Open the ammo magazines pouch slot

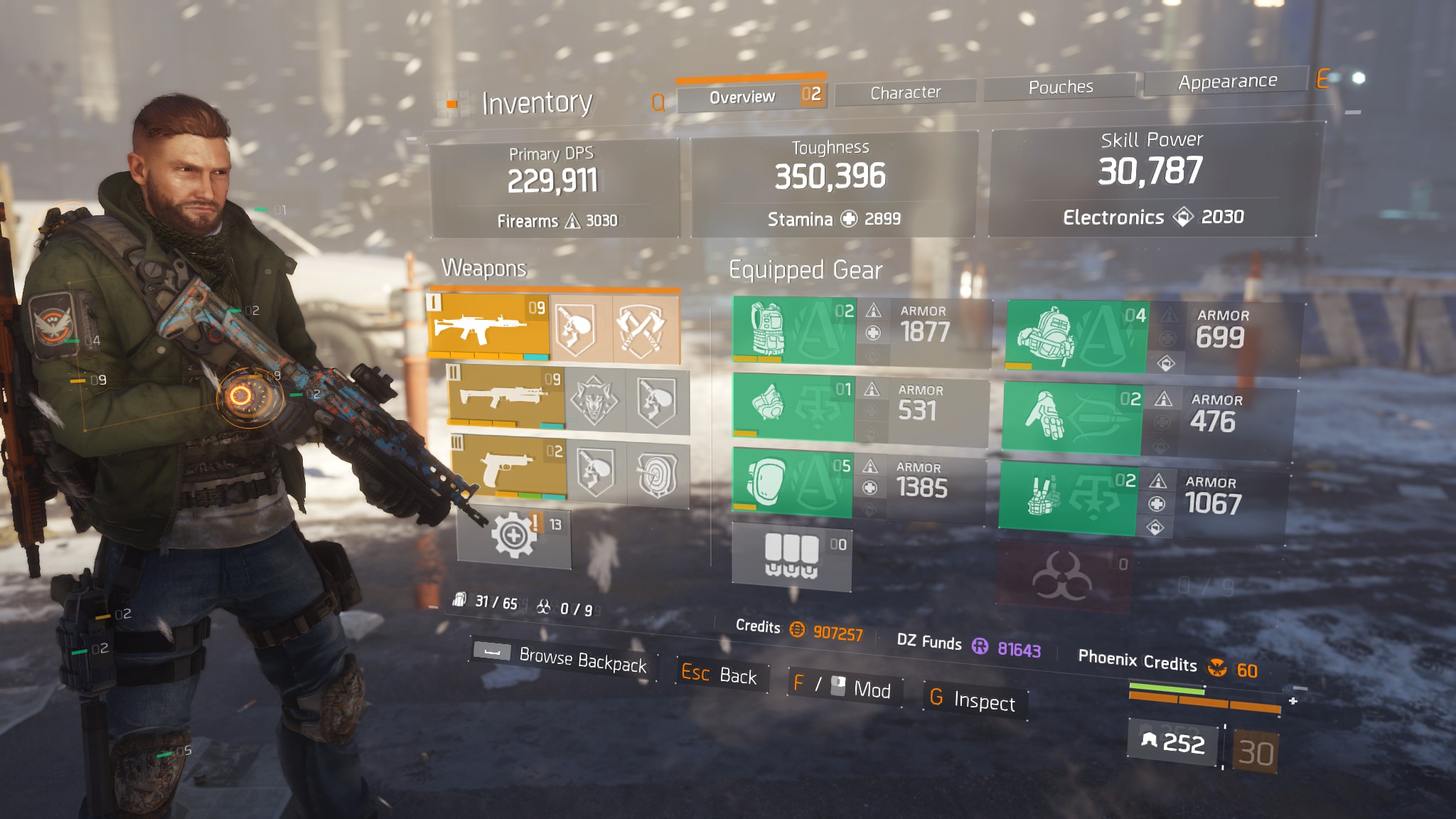point(791,555)
